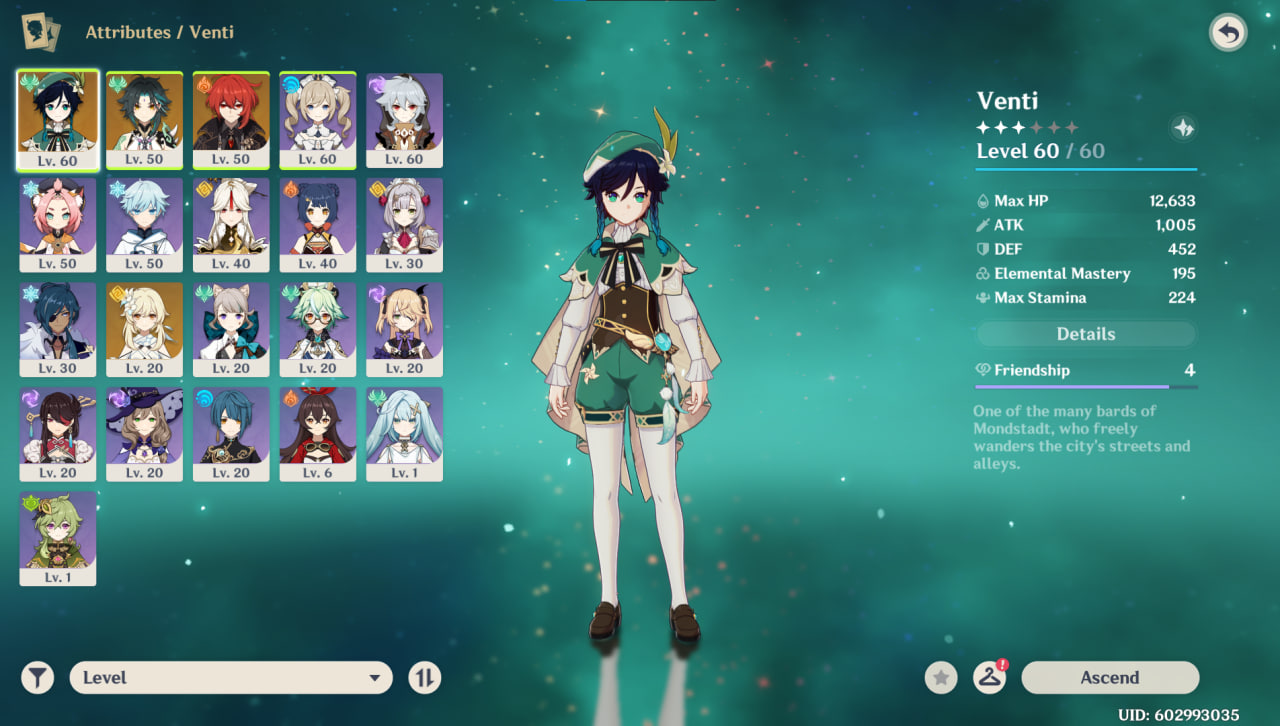Pick Diona's character portrait
The image size is (1280, 726).
click(58, 224)
